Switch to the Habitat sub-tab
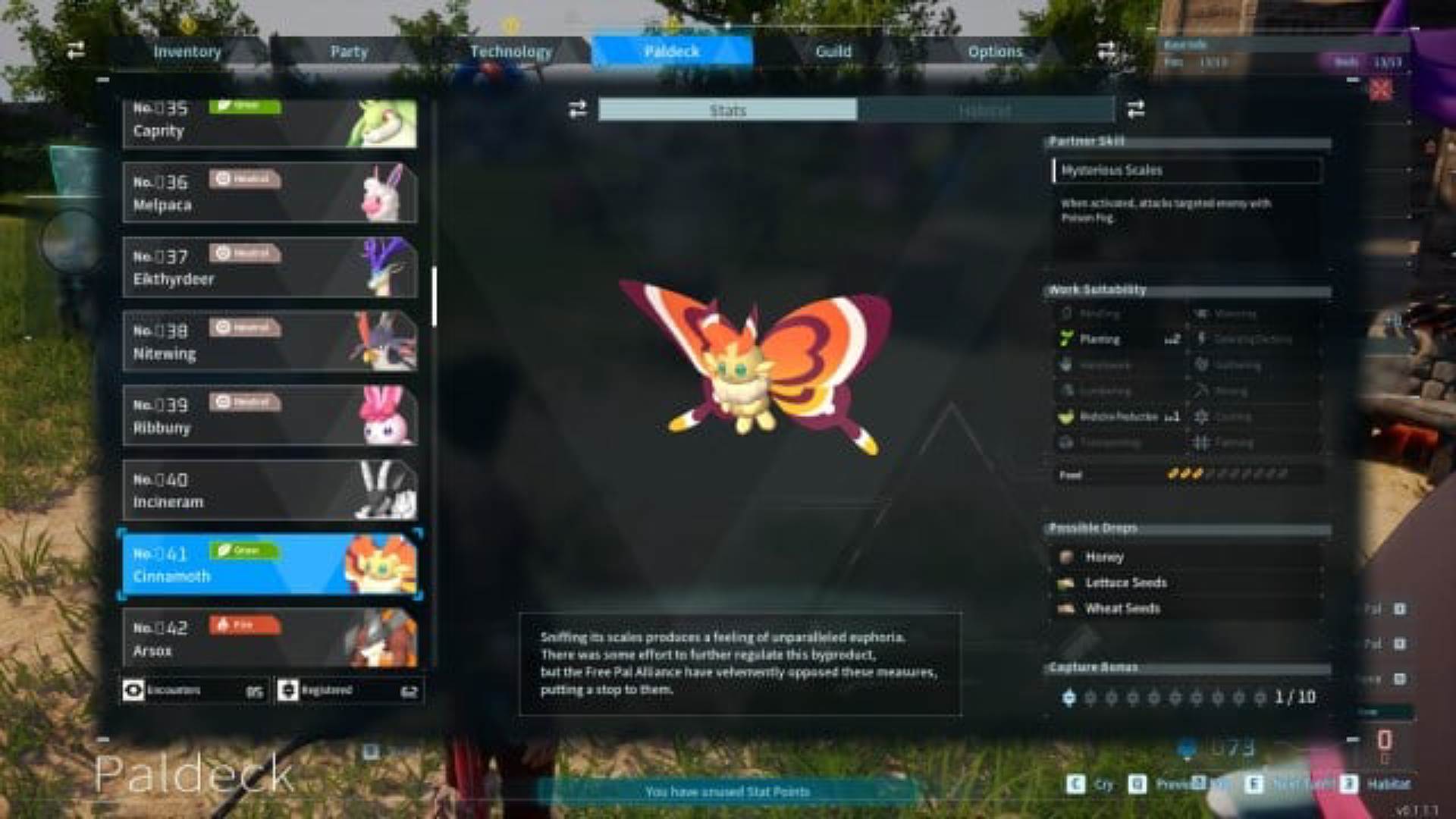Screen dimensions: 1456x819 984,111
